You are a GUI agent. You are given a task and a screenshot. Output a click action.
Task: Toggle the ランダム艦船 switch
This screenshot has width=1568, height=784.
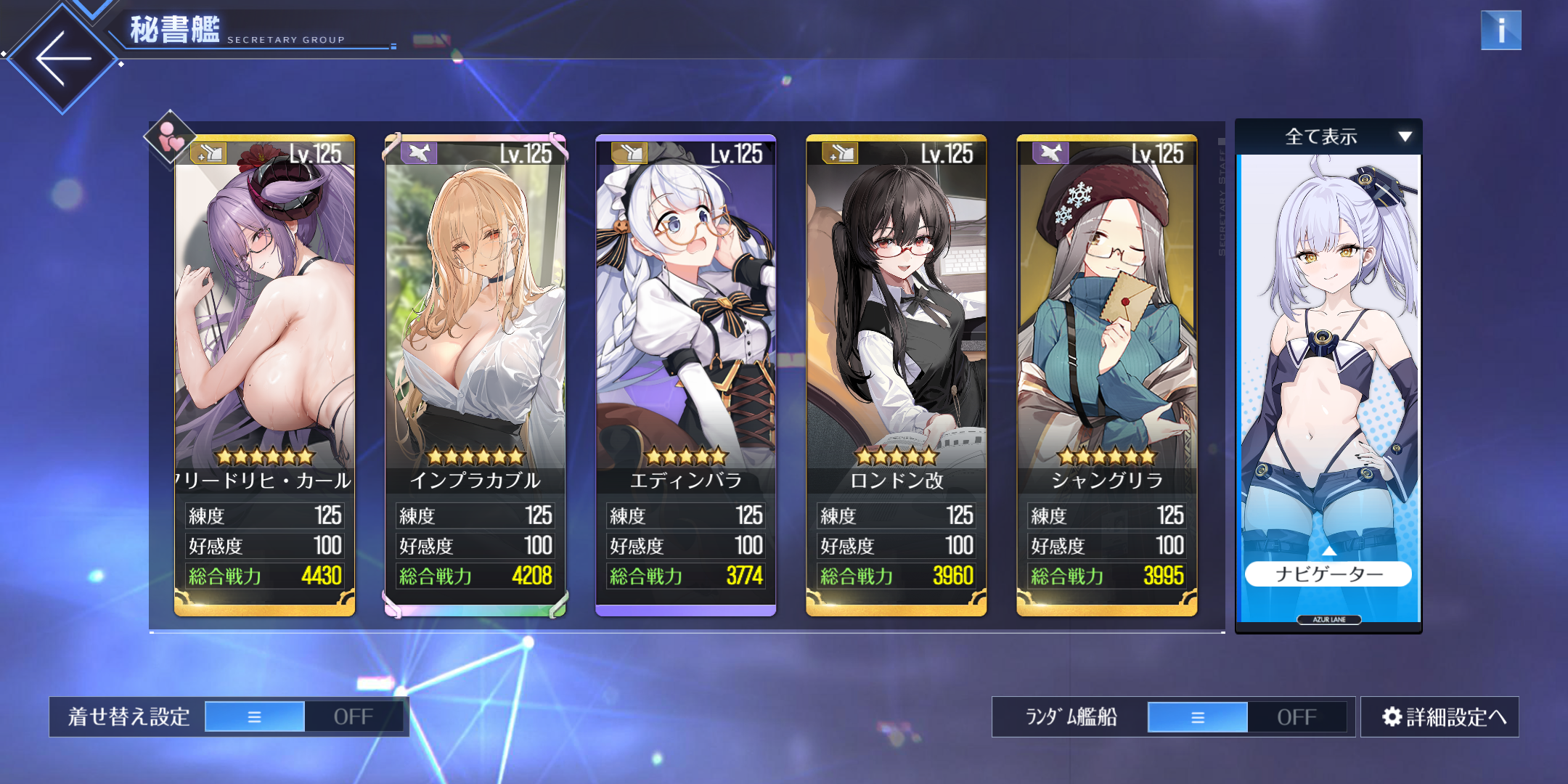(x=1246, y=716)
